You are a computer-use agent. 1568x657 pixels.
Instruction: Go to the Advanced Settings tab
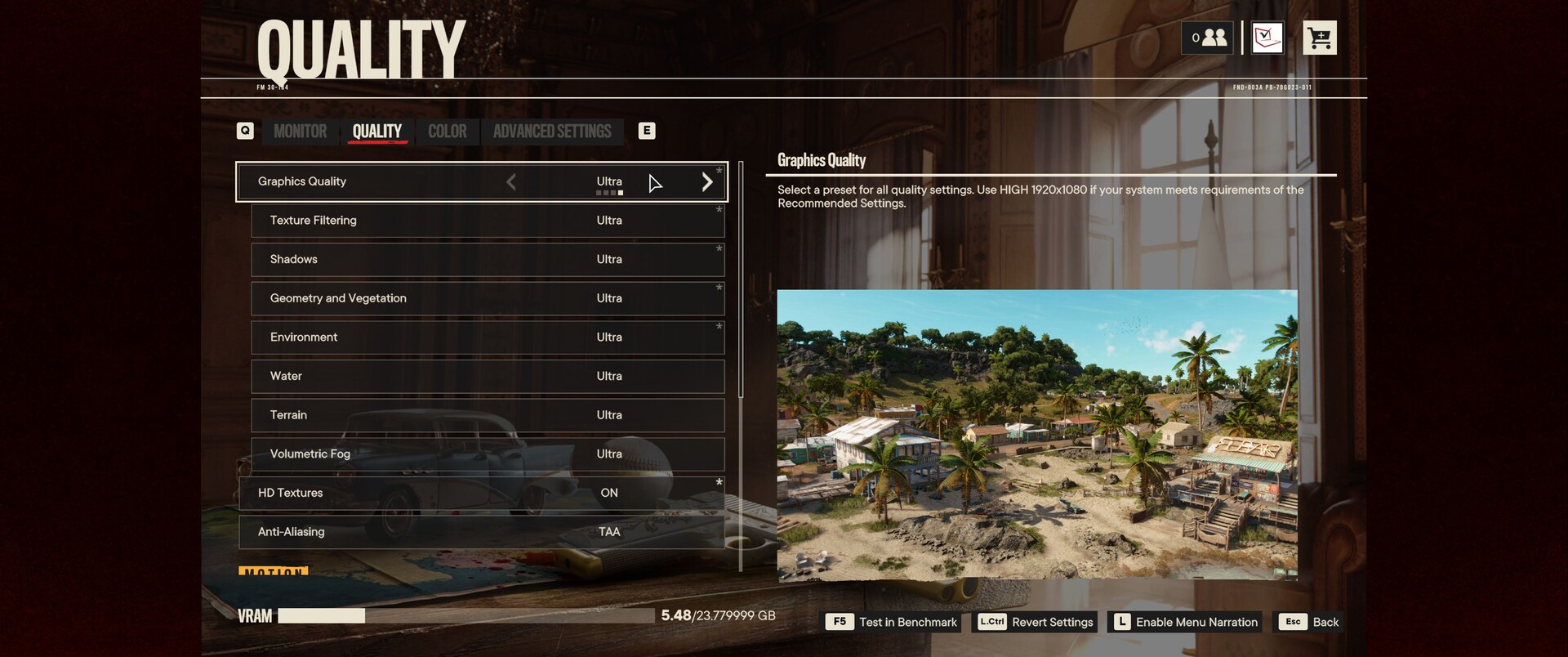click(x=552, y=132)
